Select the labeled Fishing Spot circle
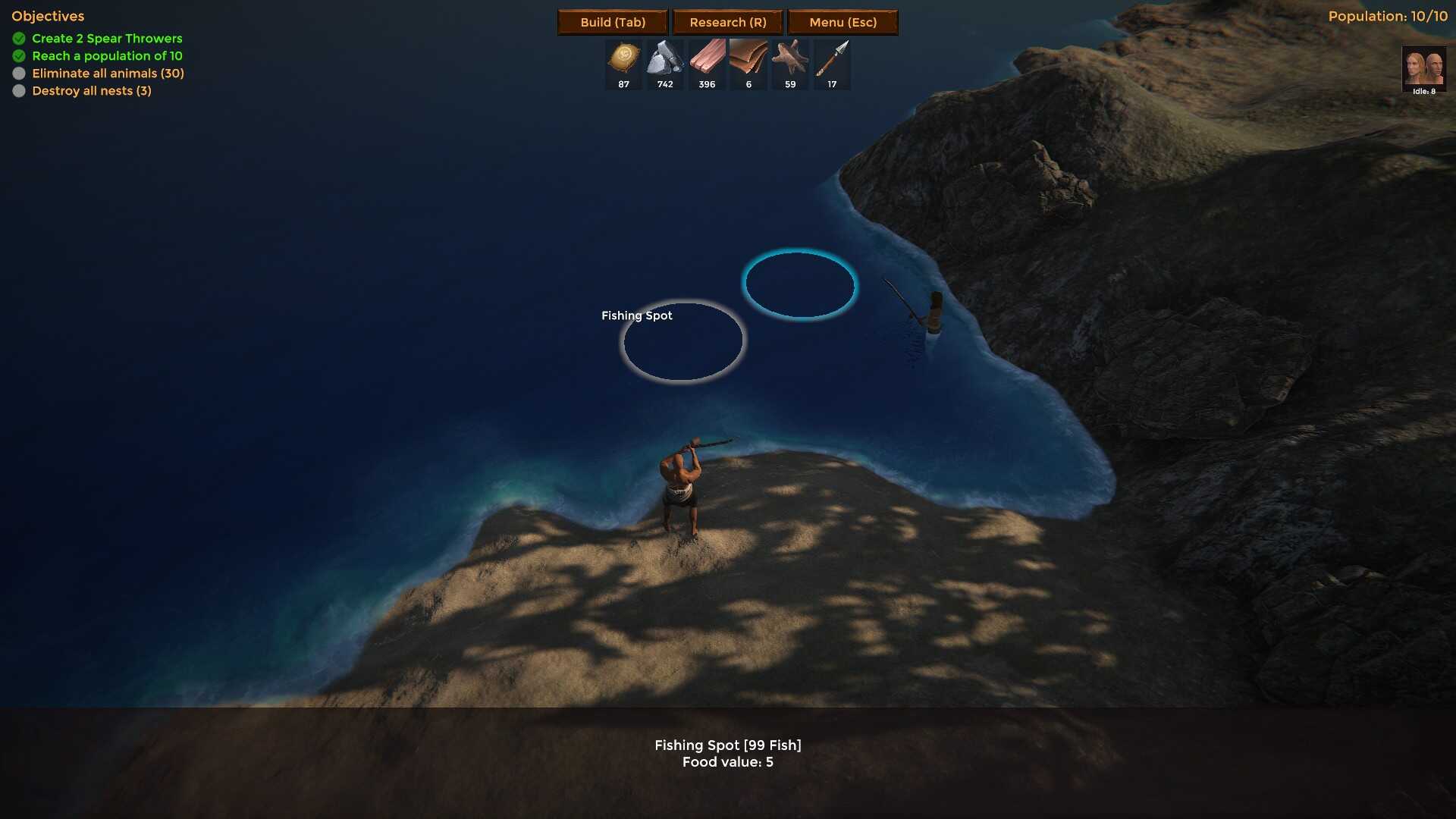The height and width of the screenshot is (819, 1456). pos(682,342)
